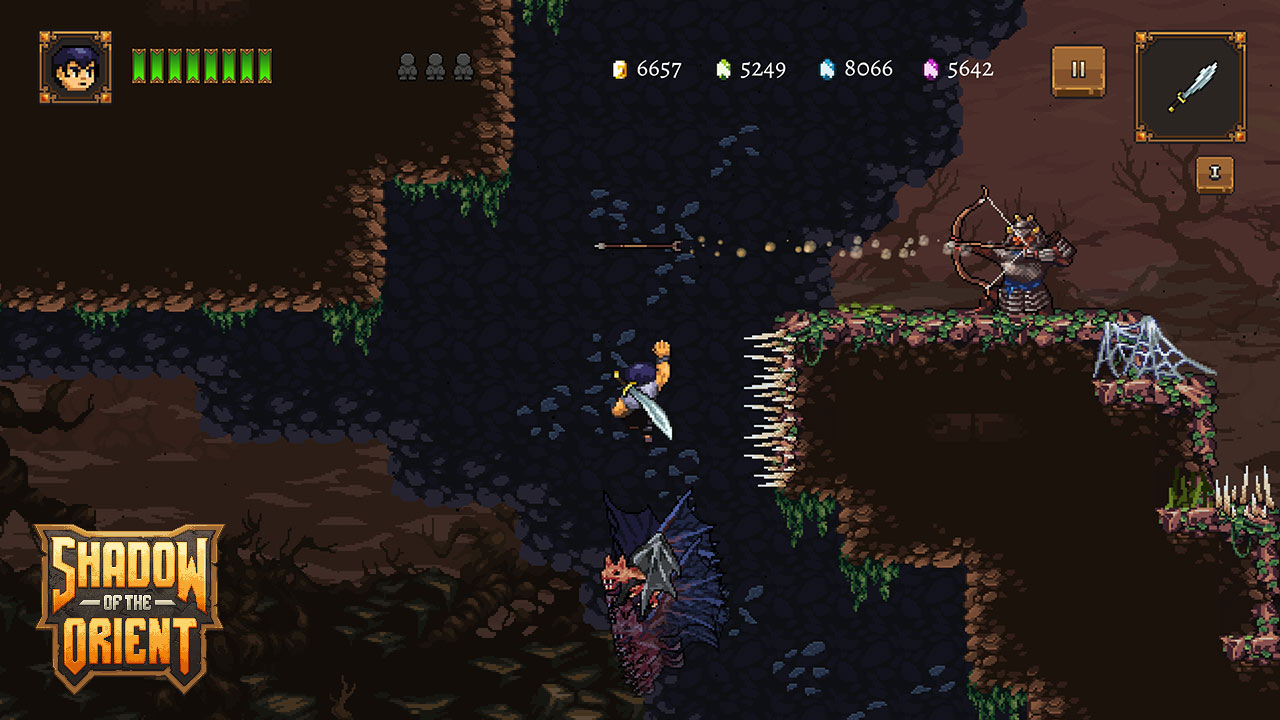Pause the game with the pause button

tap(1078, 71)
